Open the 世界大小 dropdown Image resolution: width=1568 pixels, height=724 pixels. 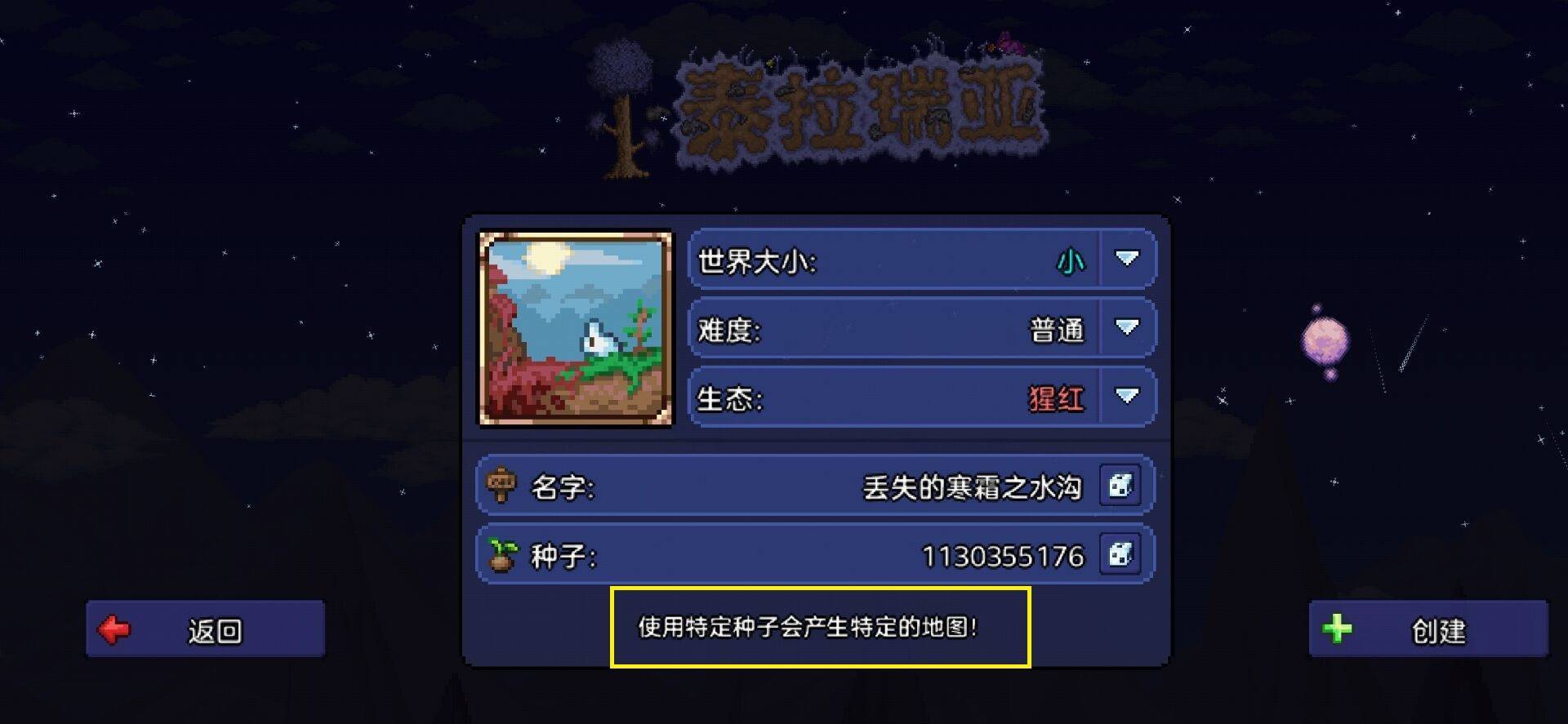pos(1125,260)
